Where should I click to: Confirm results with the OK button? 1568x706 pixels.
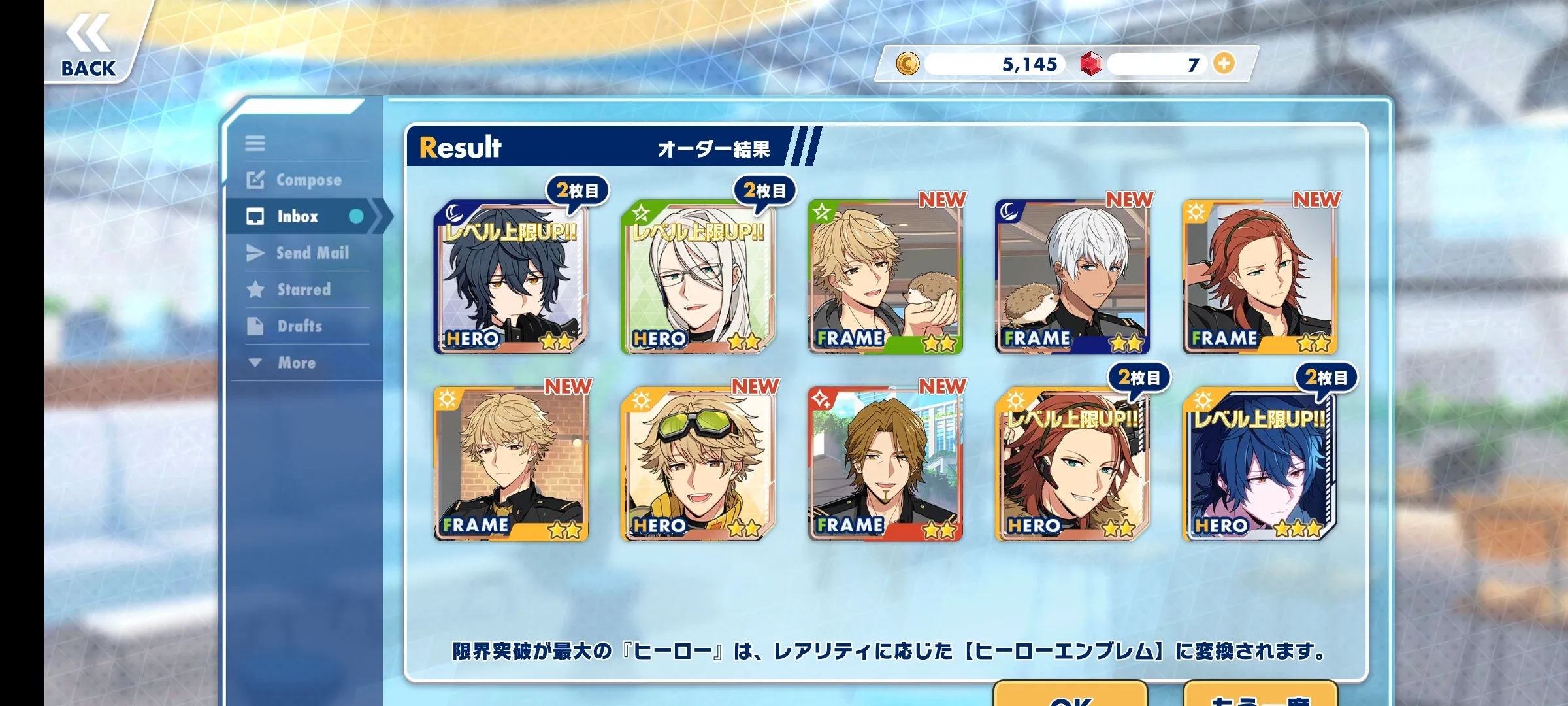(1070, 696)
